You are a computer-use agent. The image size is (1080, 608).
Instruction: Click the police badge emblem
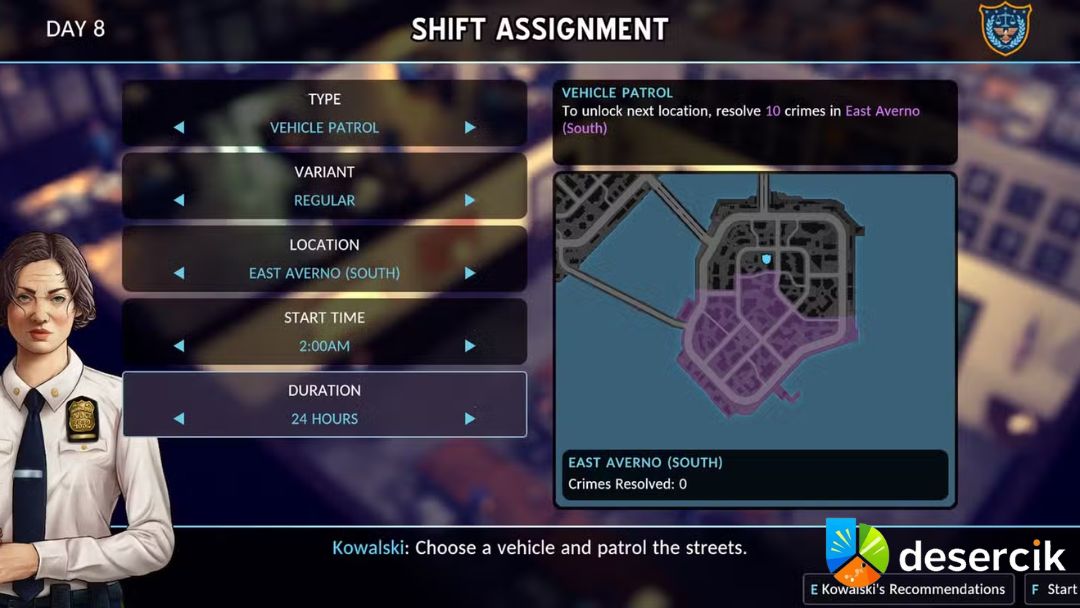1004,29
